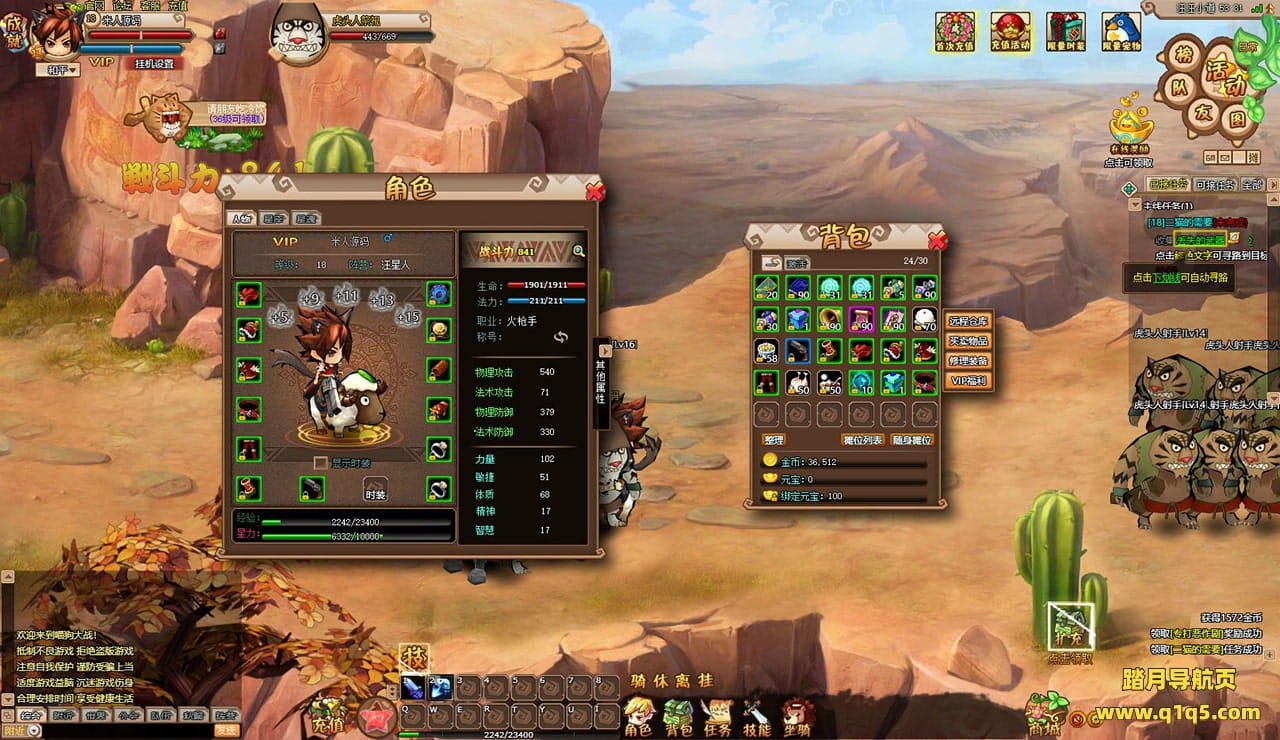
Task: Open 远程仓库 remote warehouse
Action: [x=968, y=321]
